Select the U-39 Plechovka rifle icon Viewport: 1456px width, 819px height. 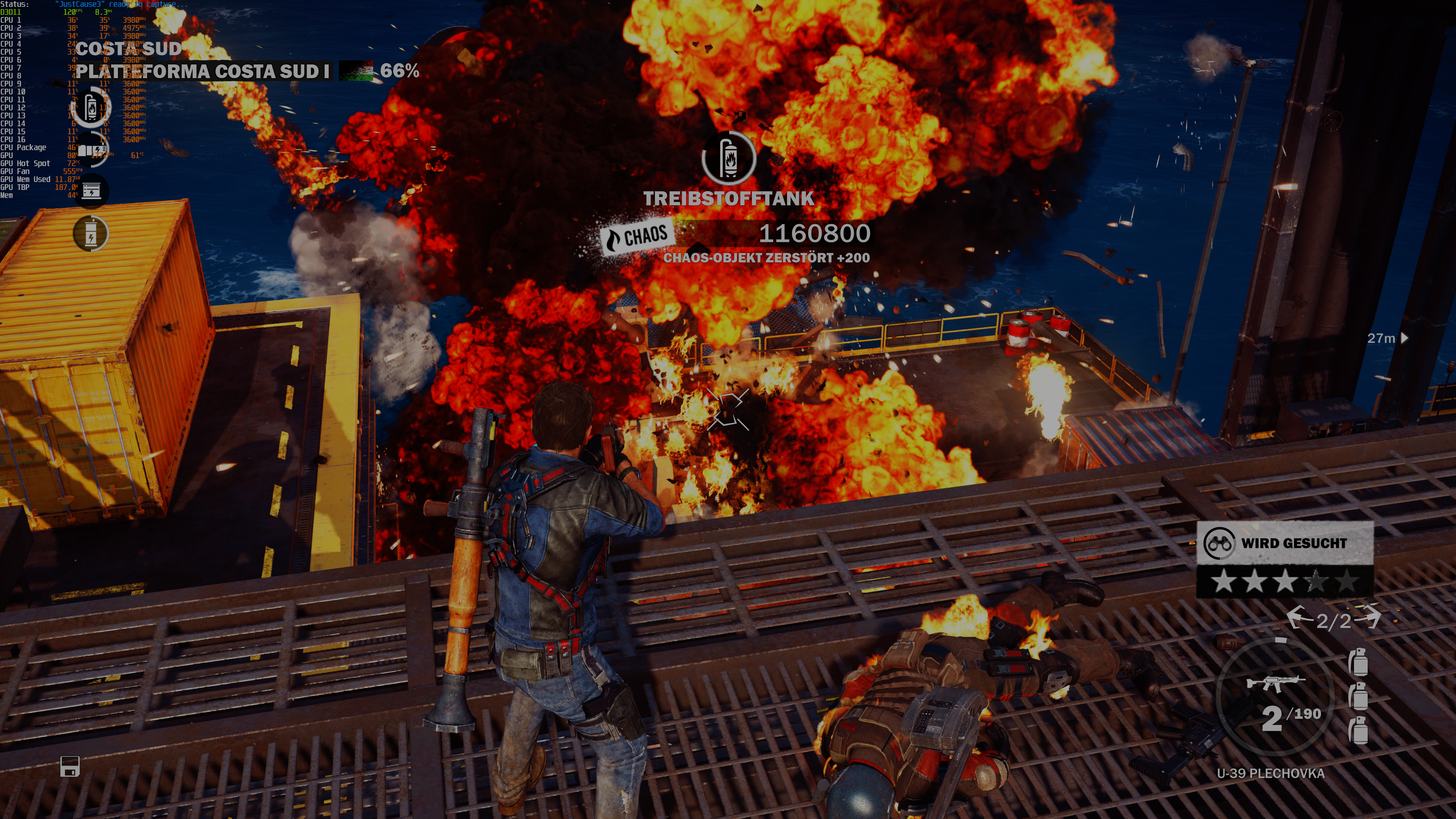click(x=1276, y=683)
